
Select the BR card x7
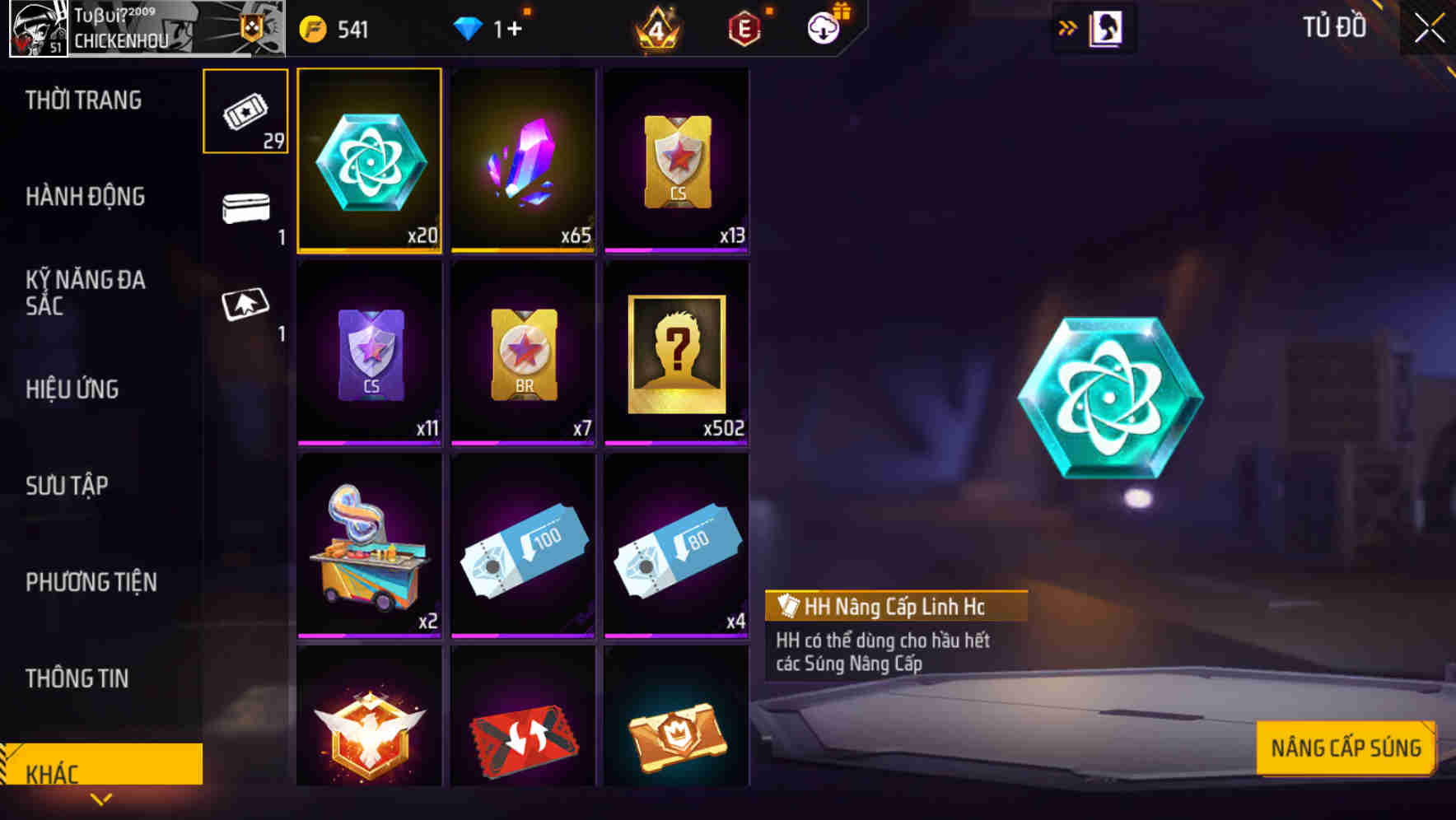(523, 354)
